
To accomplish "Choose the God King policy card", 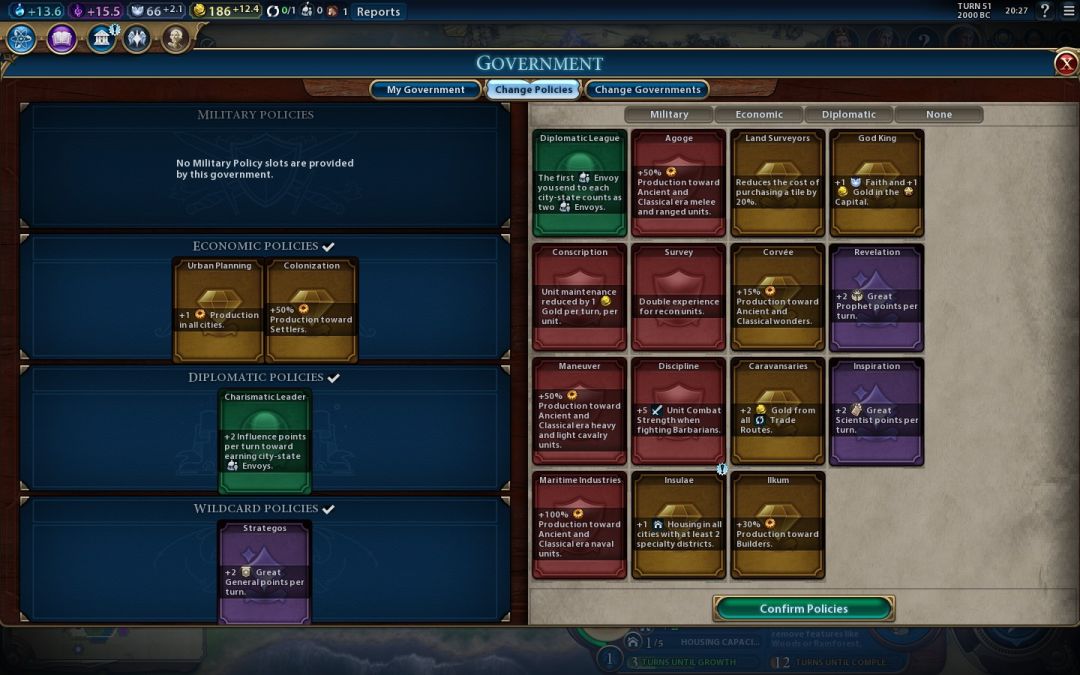I will [x=876, y=183].
